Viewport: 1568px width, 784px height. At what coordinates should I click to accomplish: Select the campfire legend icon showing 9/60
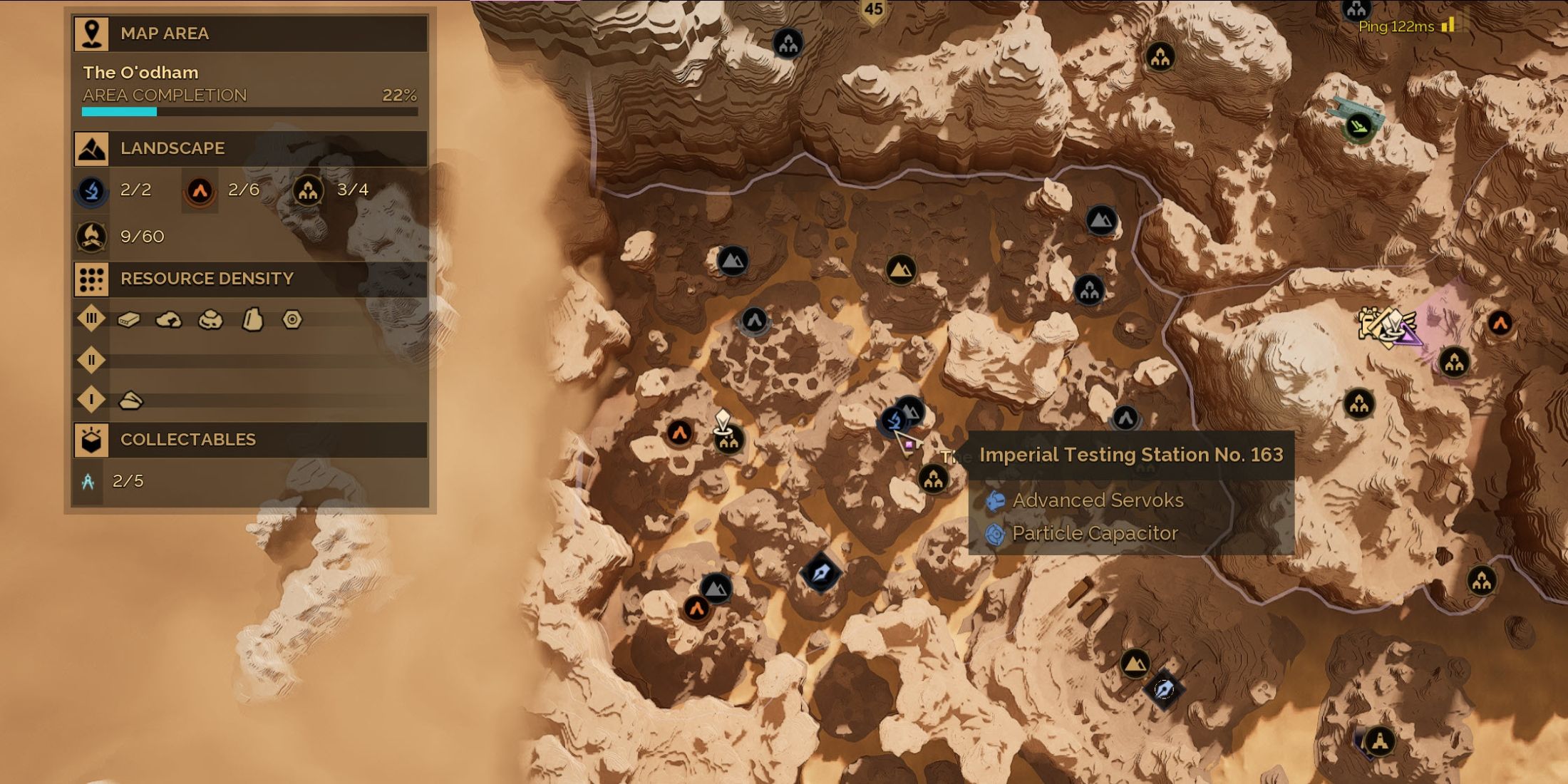[92, 237]
